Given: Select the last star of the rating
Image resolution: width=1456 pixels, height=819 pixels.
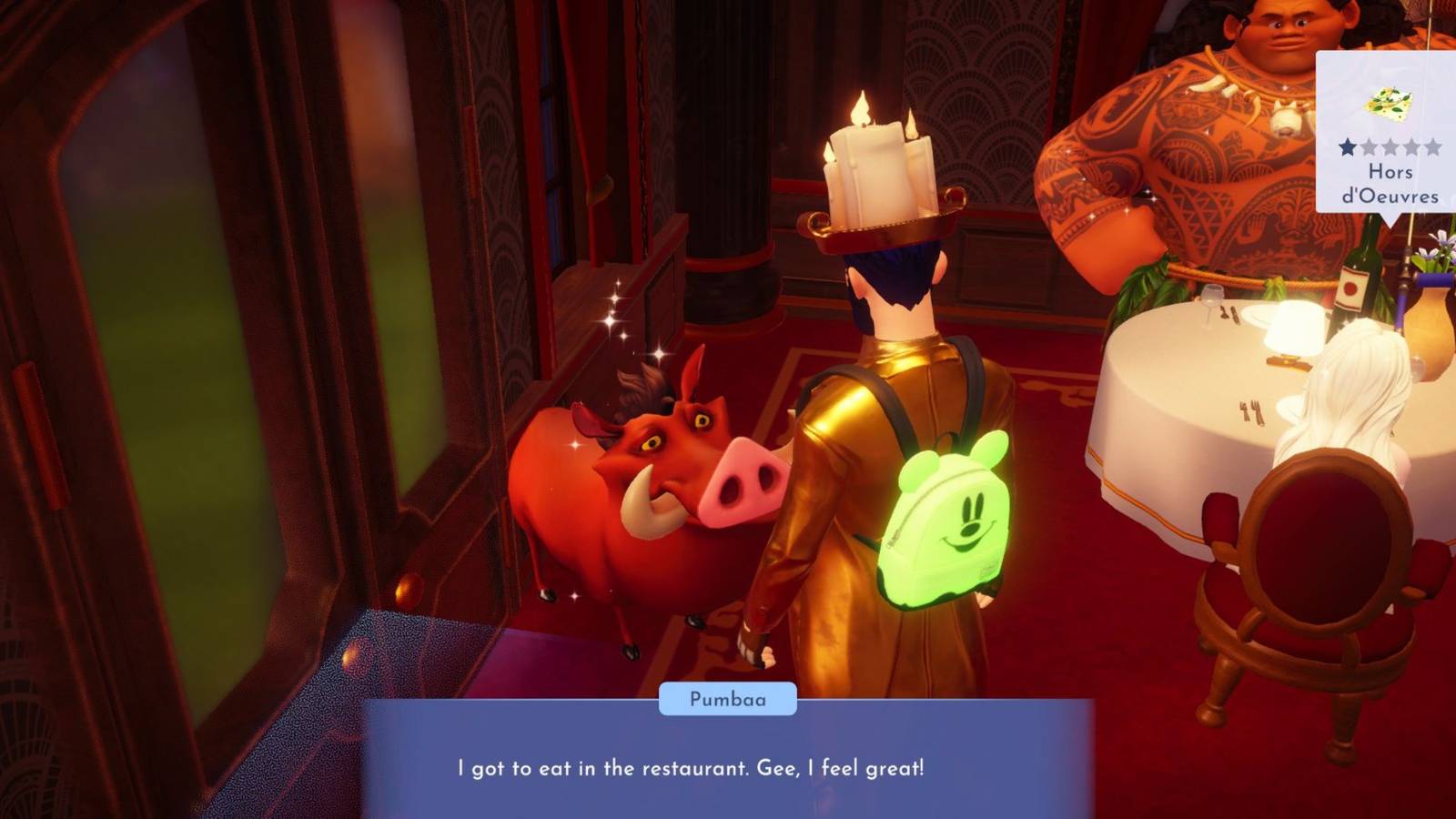Looking at the screenshot, I should (1433, 147).
